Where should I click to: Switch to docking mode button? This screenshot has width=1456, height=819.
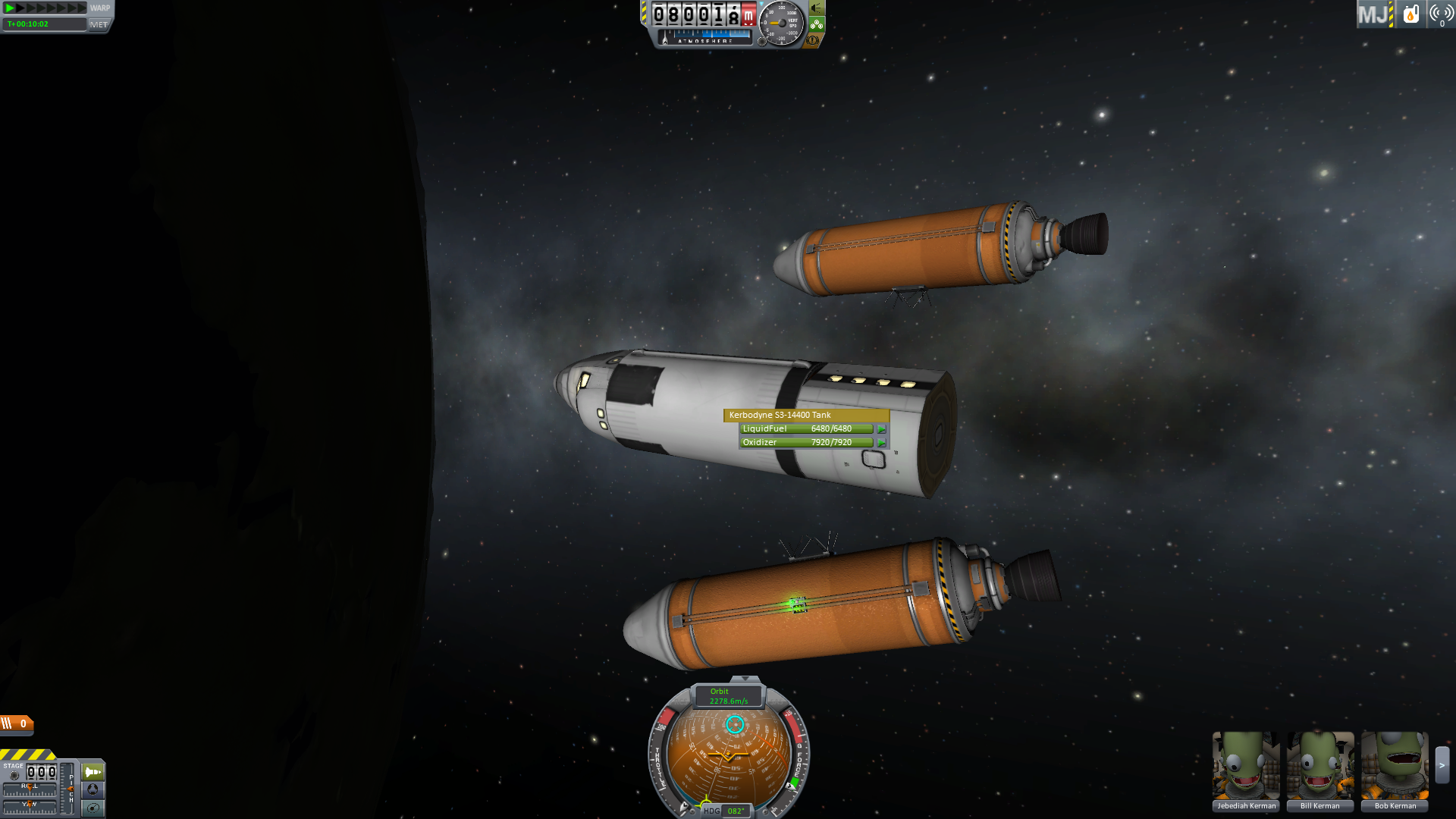pyautogui.click(x=93, y=789)
